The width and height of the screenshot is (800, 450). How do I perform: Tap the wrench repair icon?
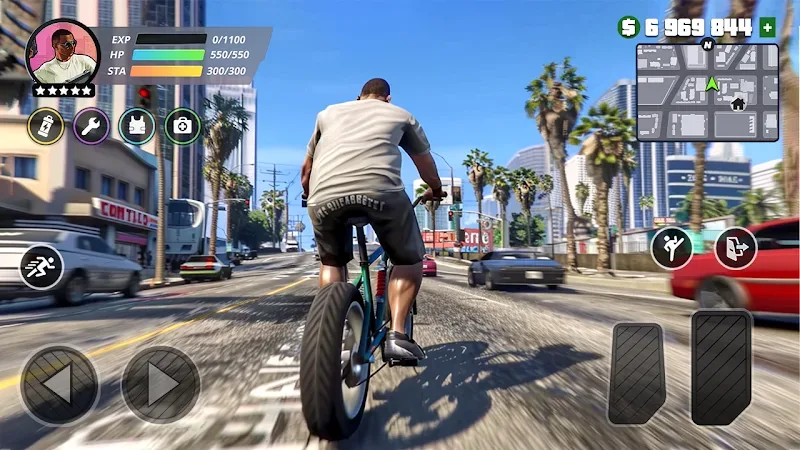click(91, 126)
